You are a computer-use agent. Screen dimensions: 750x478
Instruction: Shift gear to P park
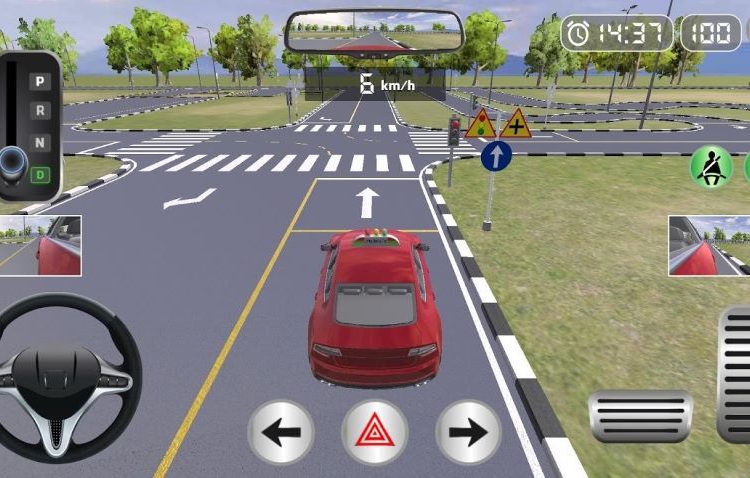click(x=41, y=81)
